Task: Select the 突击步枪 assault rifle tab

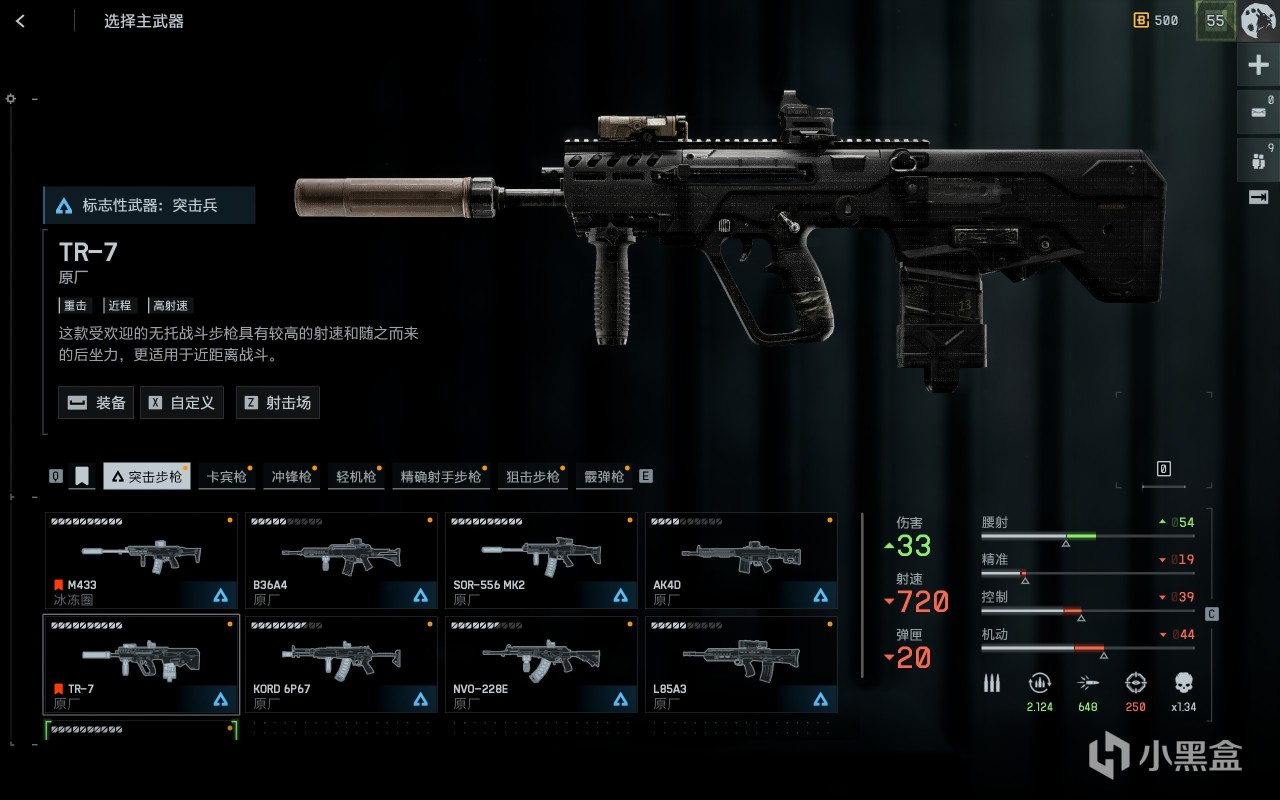Action: (x=147, y=477)
